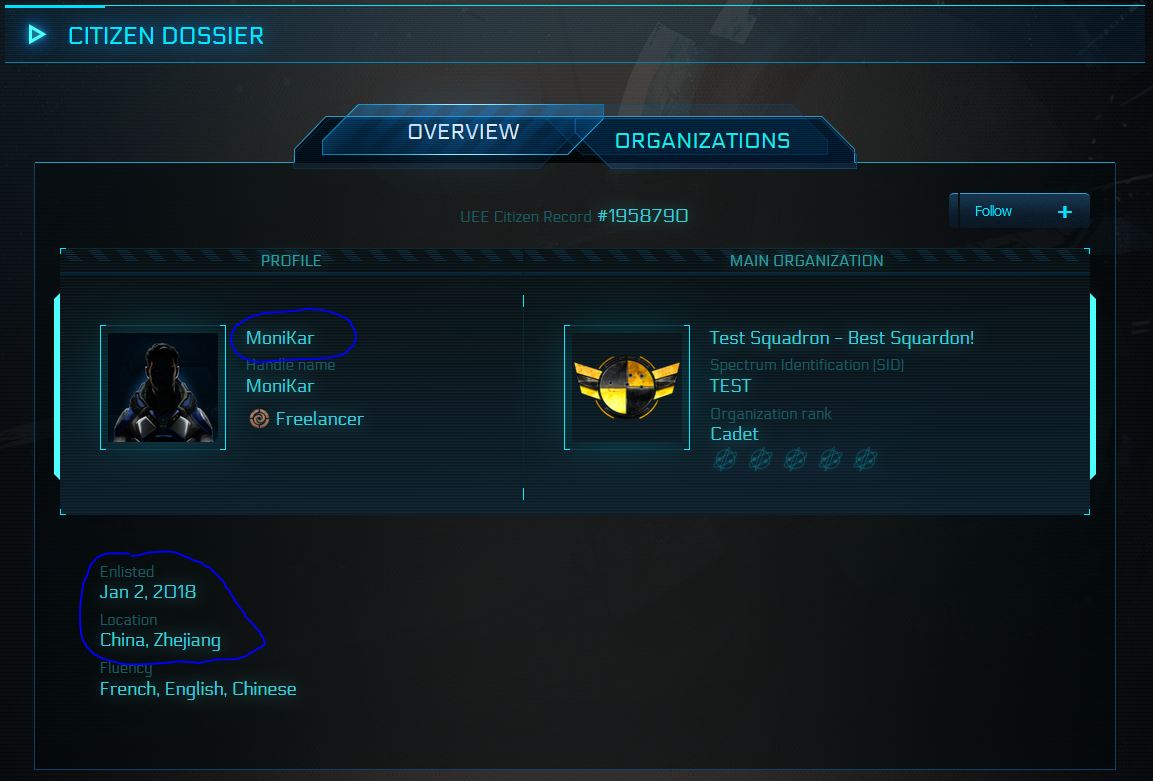Switch to the Organizations tab
The image size is (1153, 781).
pos(702,141)
